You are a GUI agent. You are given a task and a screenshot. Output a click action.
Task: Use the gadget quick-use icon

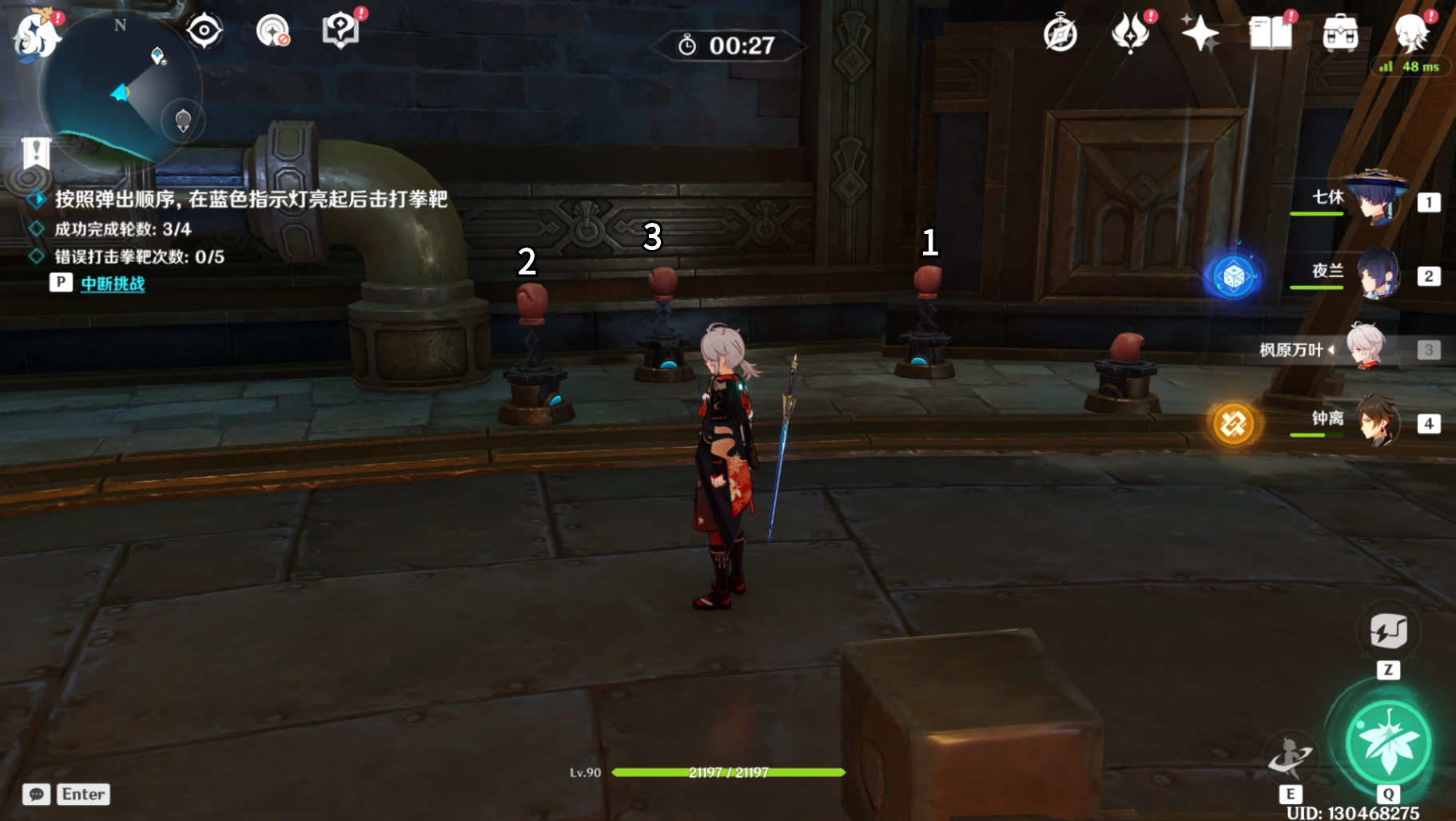tap(1388, 632)
